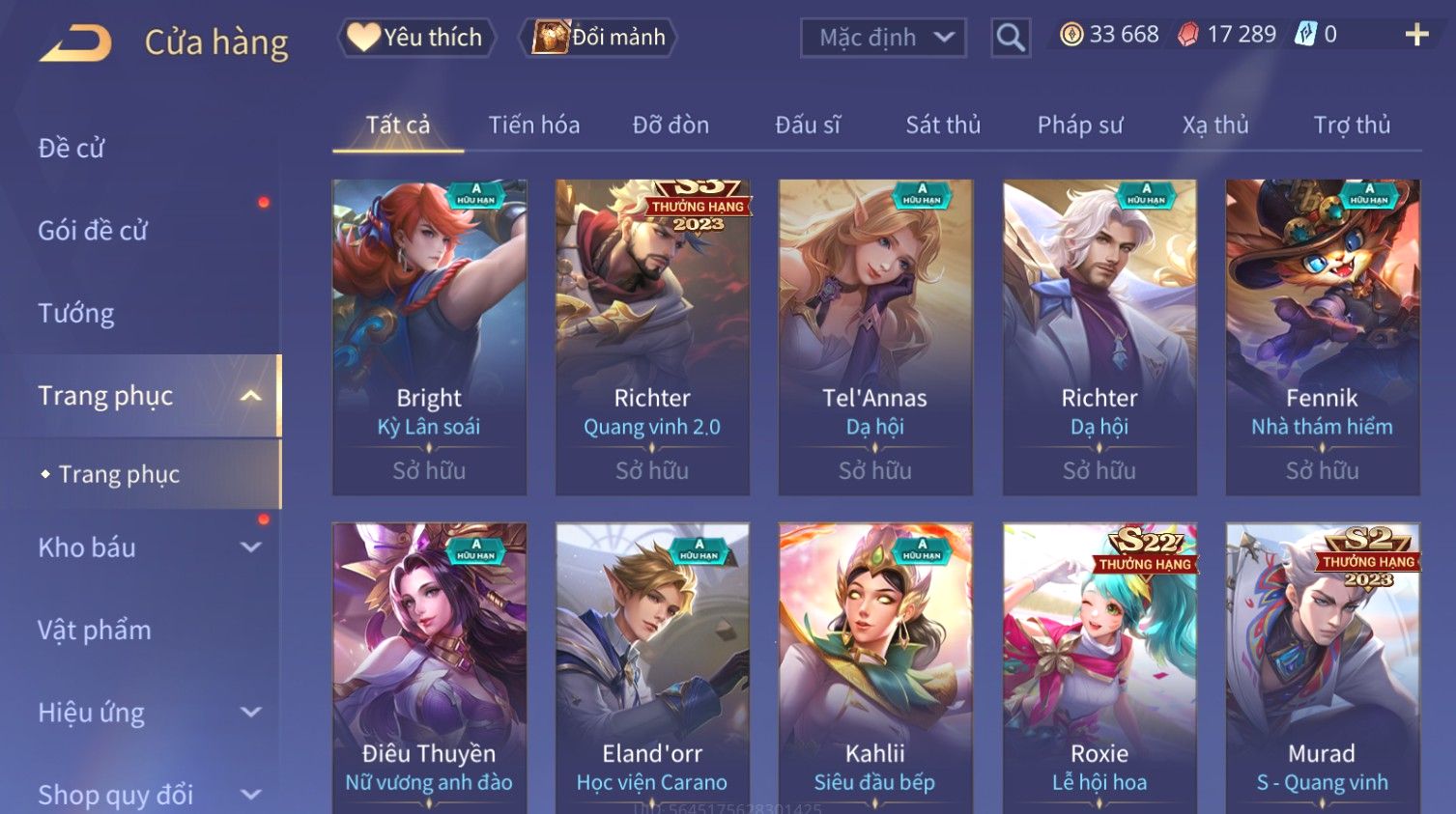This screenshot has width=1456, height=814.
Task: Open the Vật phẩm items section
Action: click(x=95, y=630)
